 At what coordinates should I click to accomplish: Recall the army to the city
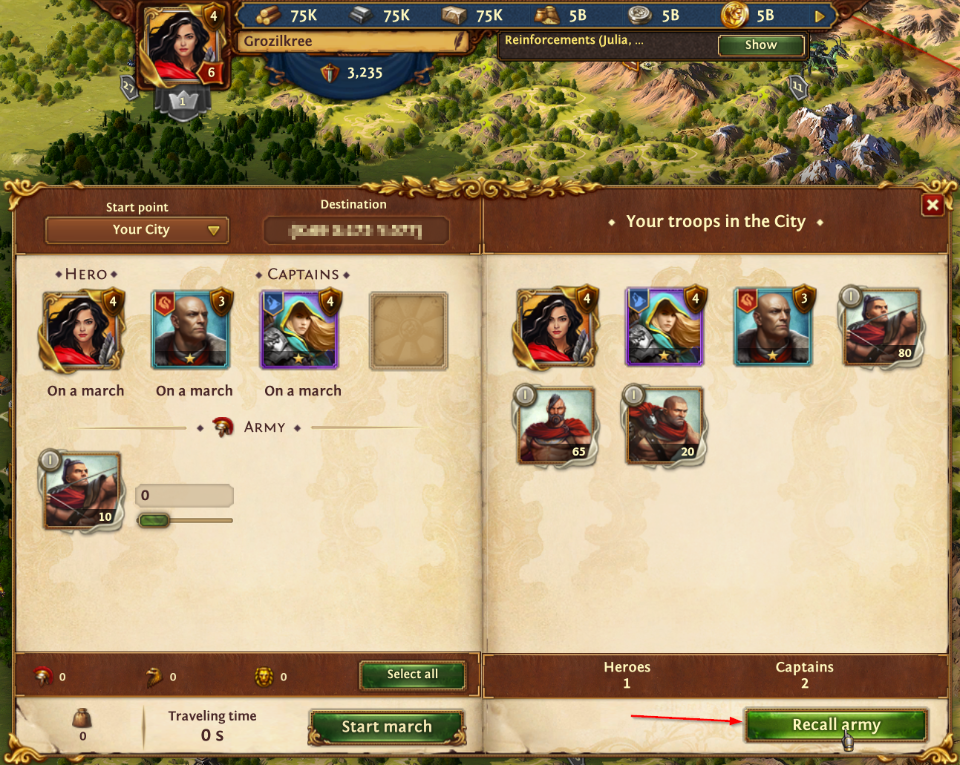[x=836, y=725]
